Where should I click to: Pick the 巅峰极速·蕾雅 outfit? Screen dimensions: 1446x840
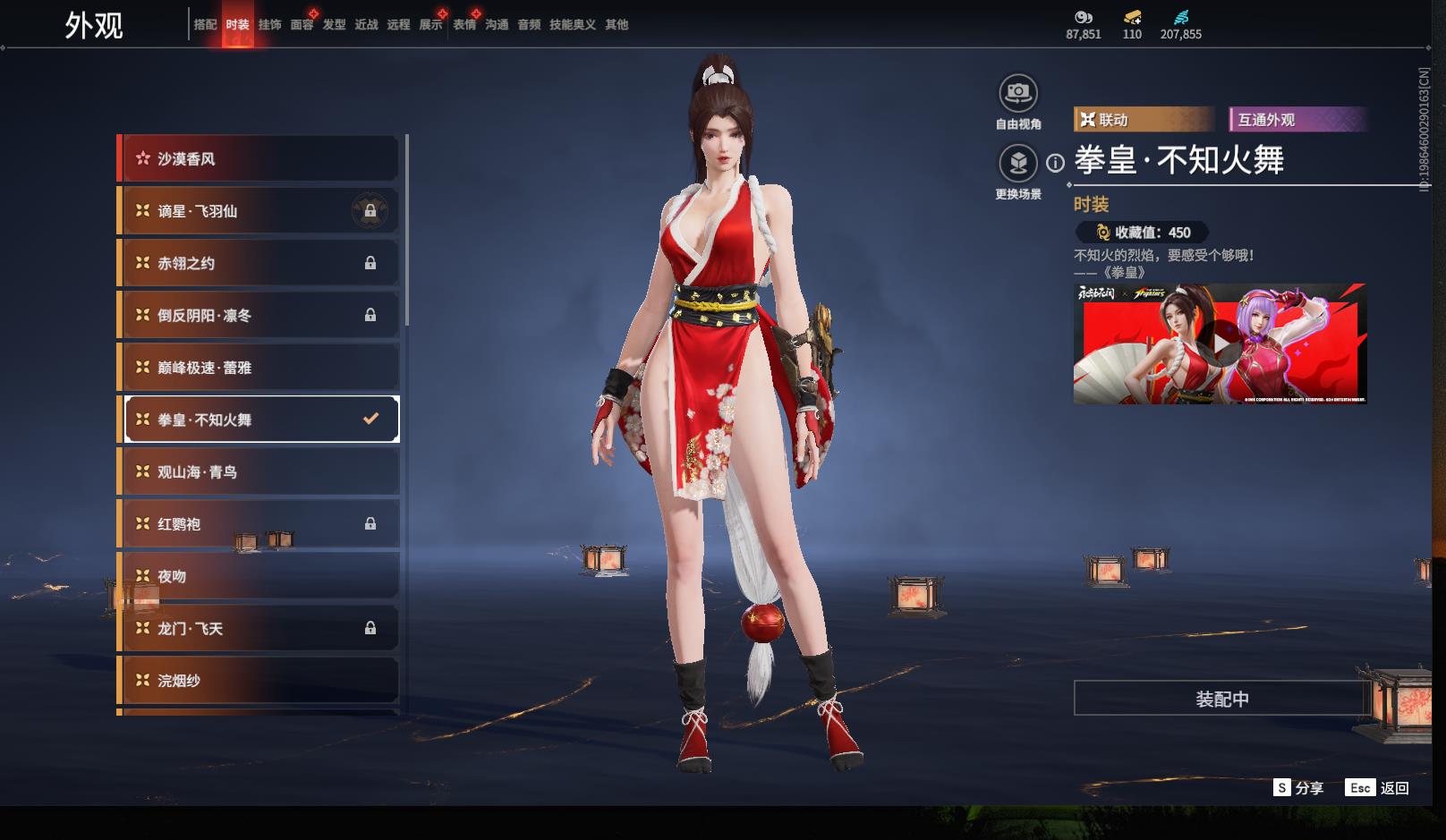259,368
